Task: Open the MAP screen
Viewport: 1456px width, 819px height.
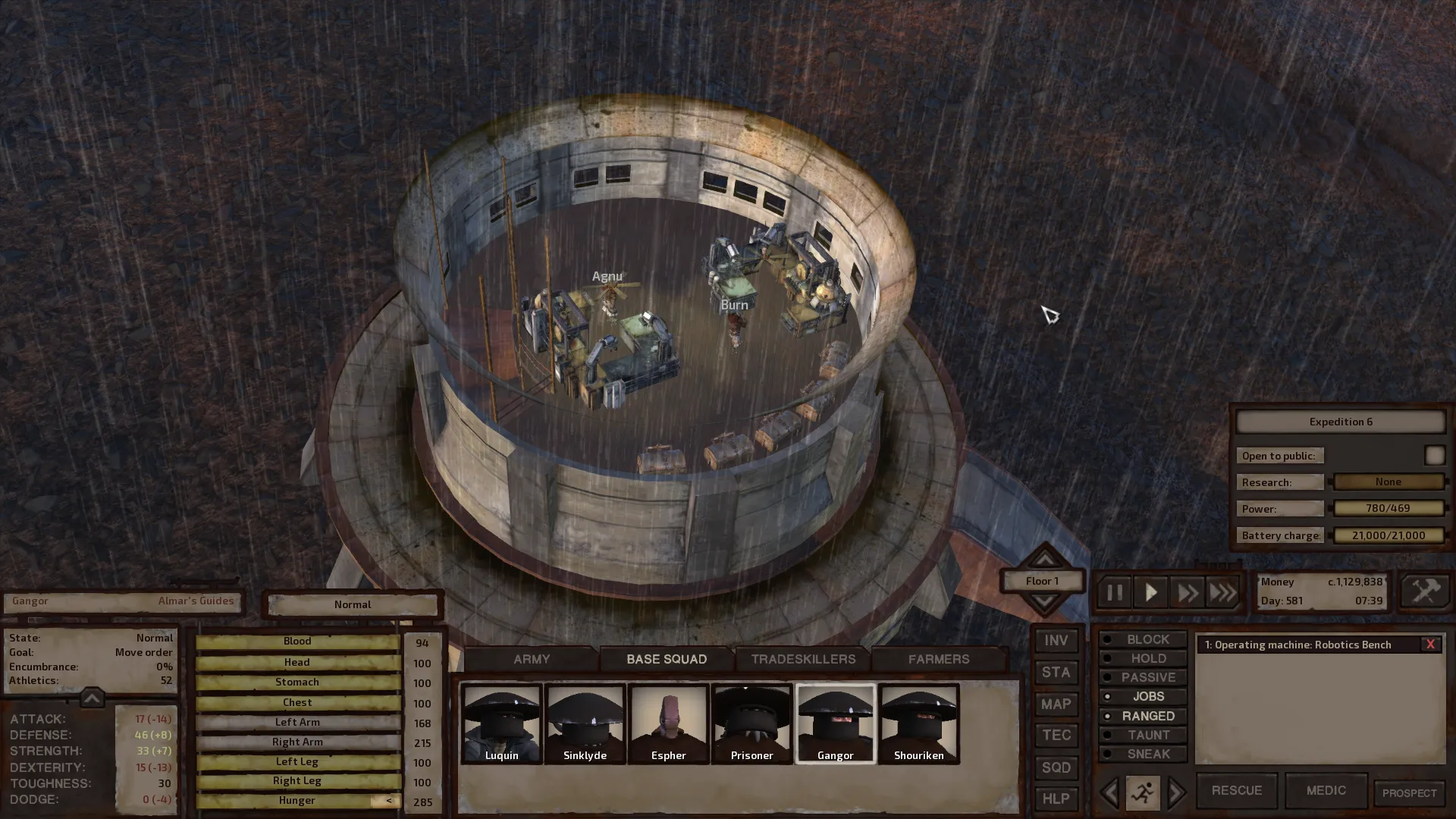Action: (x=1056, y=704)
